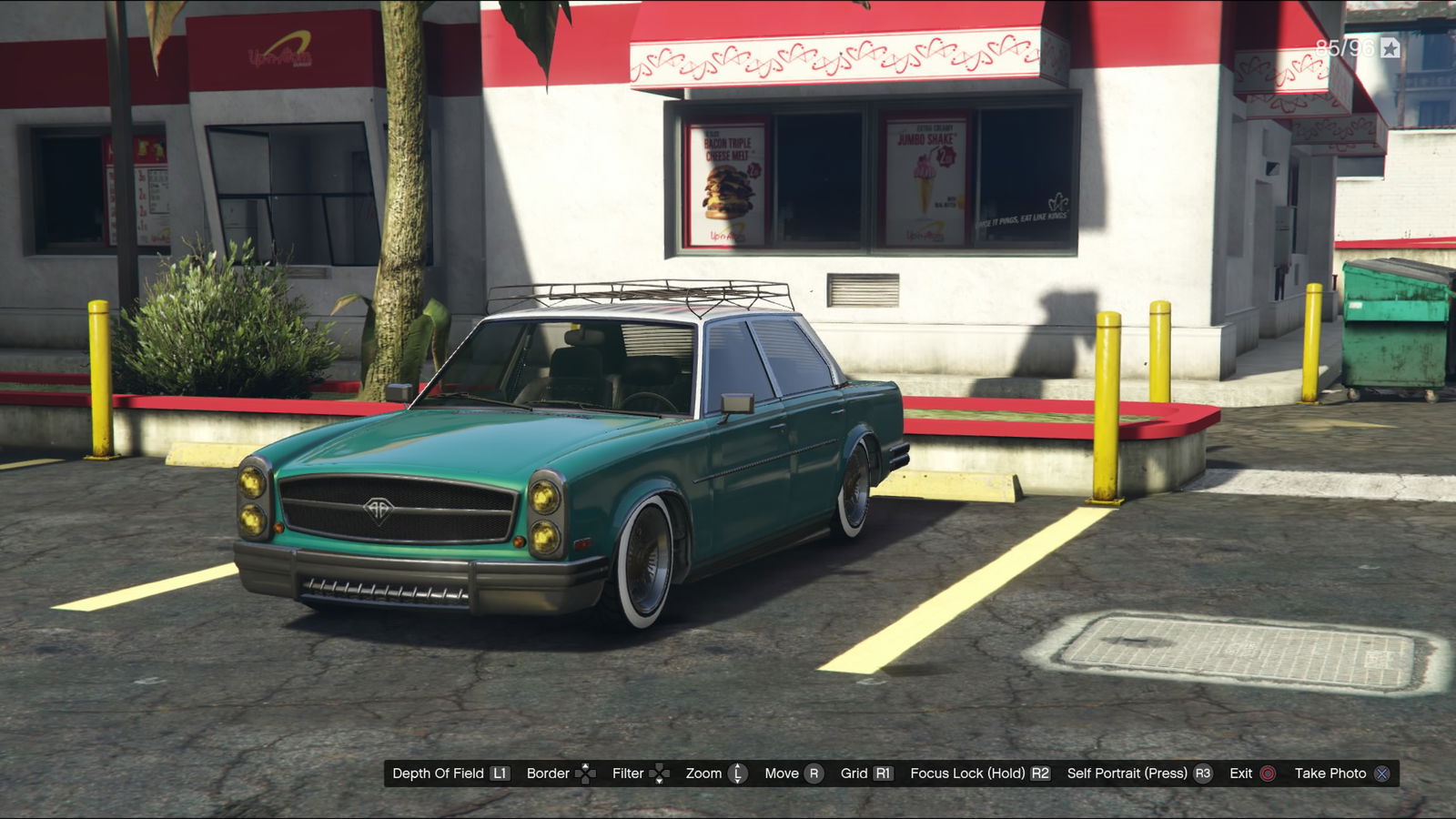Toggle the Depth Of Field option

[x=450, y=773]
